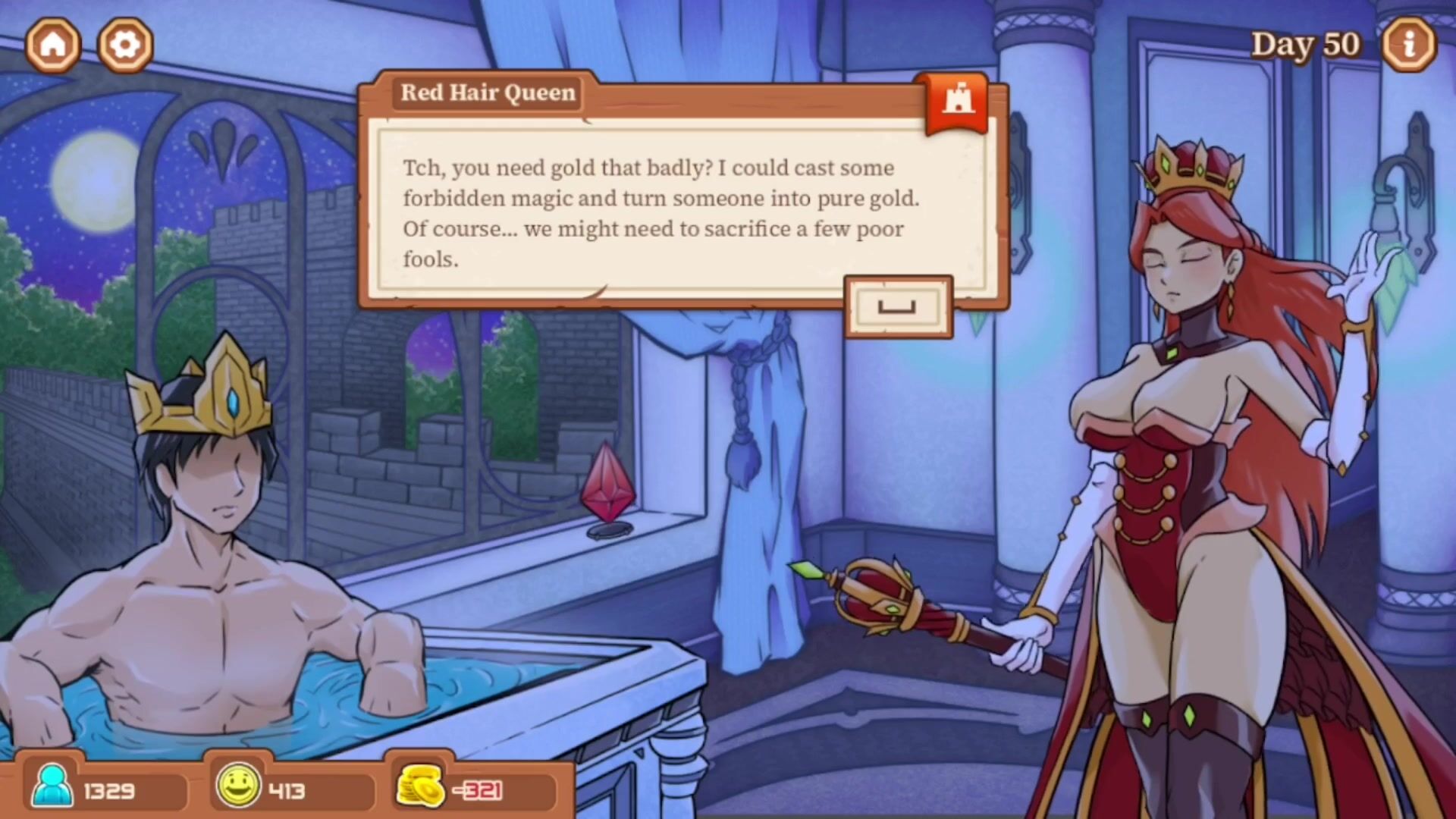Return to the home screen
The width and height of the screenshot is (1456, 819).
53,44
